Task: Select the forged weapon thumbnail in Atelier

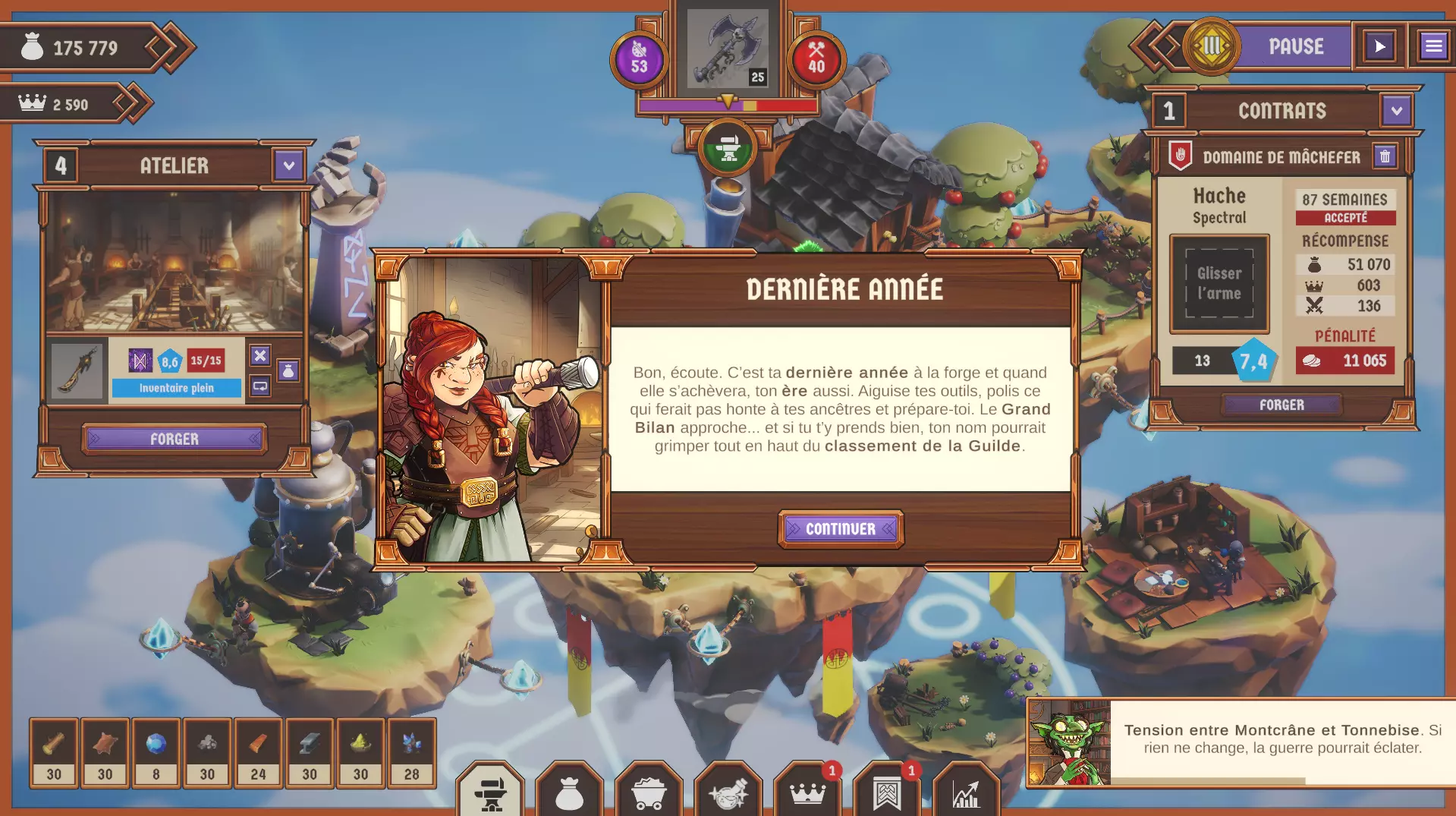Action: (77, 370)
